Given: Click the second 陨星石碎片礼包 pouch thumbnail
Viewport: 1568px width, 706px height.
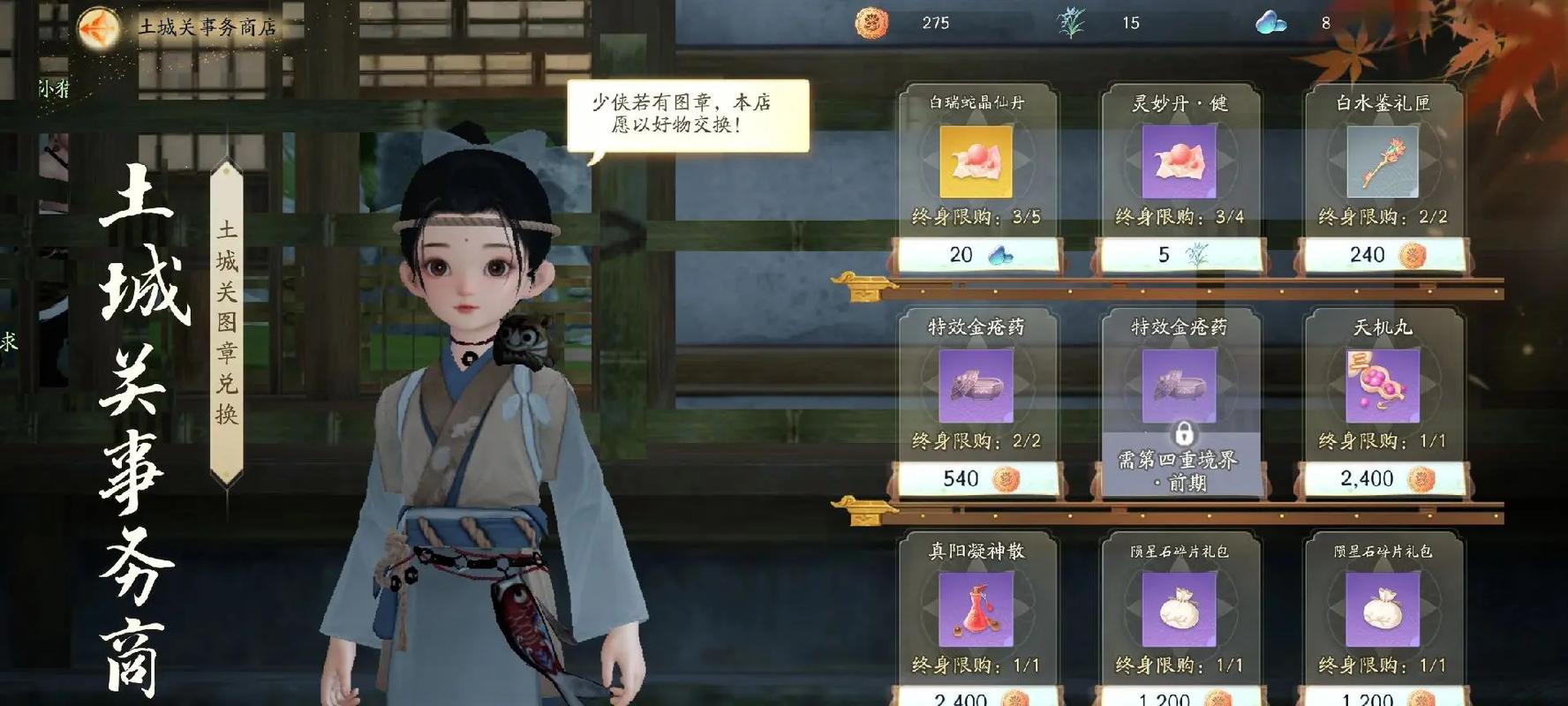Looking at the screenshot, I should click(x=1383, y=611).
